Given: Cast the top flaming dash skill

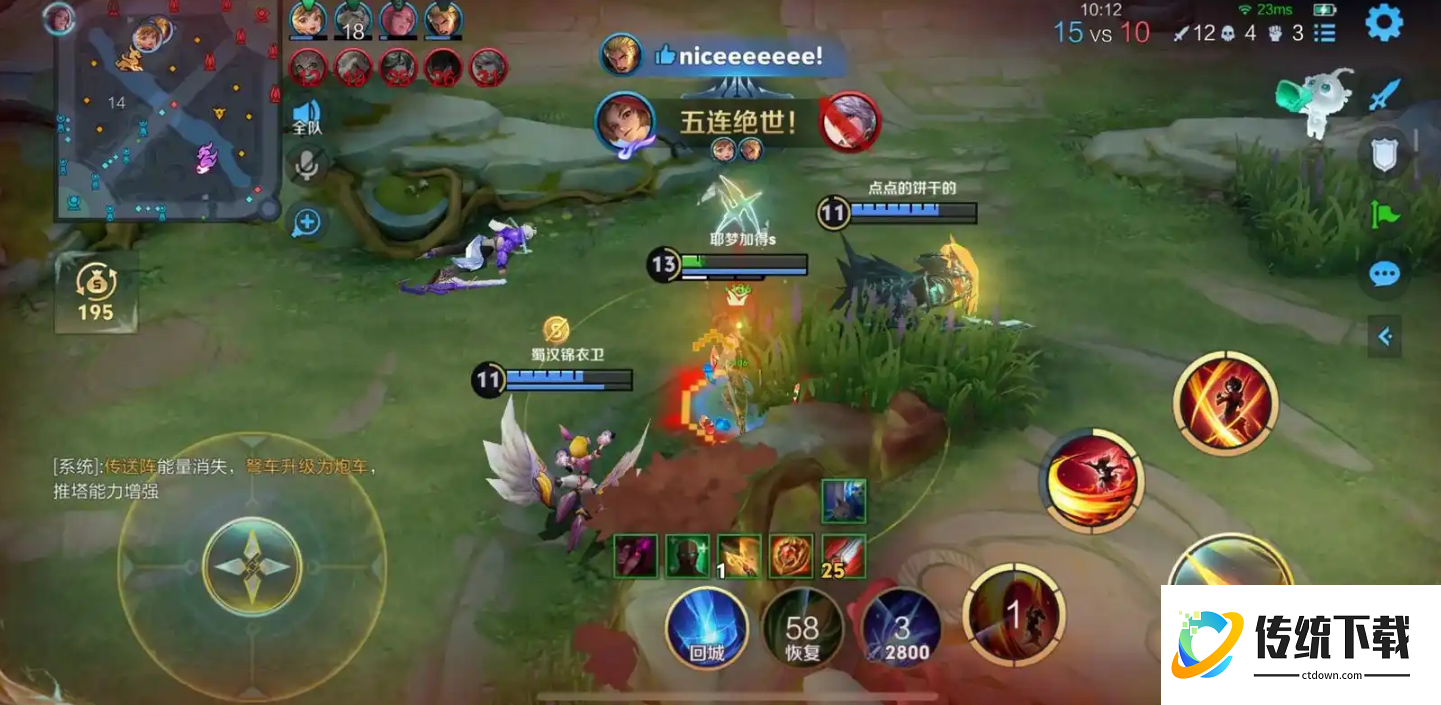Looking at the screenshot, I should coord(1226,402).
